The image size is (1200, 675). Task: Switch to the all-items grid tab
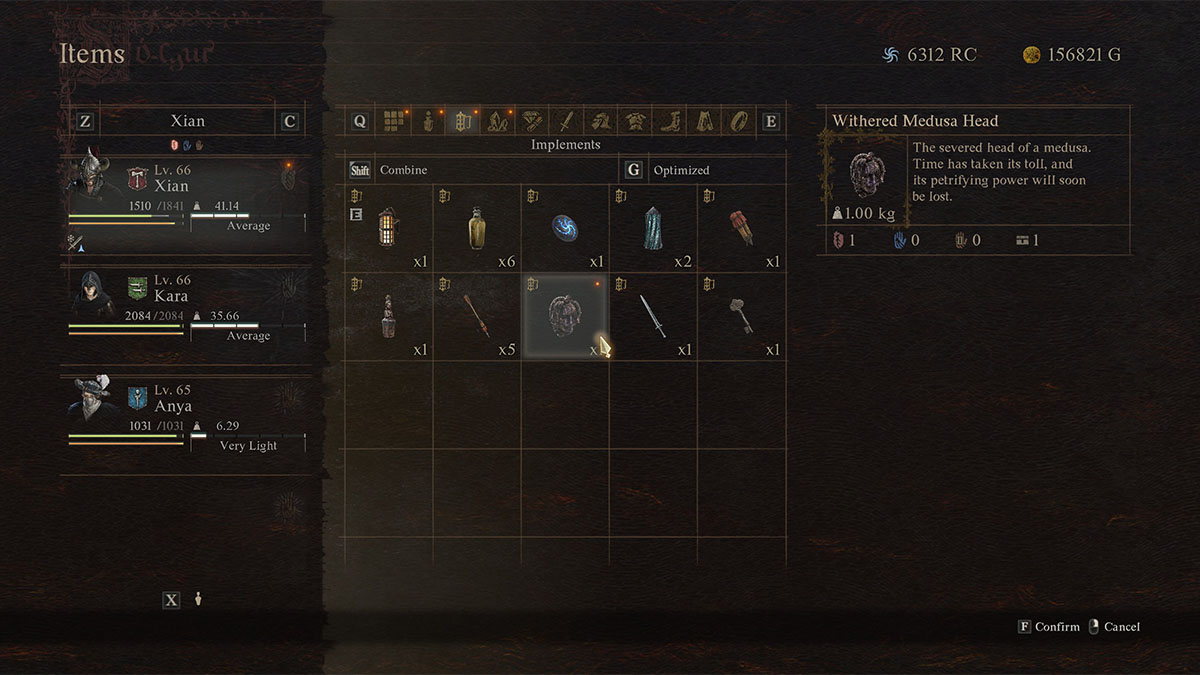pyautogui.click(x=394, y=122)
